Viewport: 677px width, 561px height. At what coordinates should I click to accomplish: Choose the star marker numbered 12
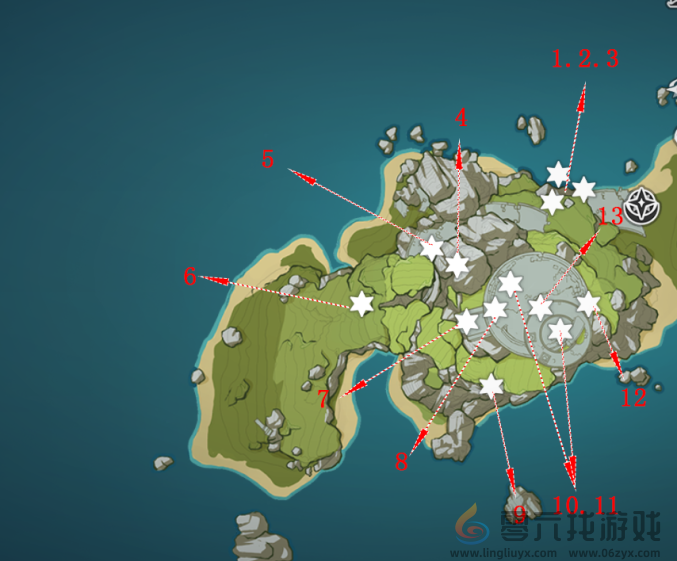589,304
